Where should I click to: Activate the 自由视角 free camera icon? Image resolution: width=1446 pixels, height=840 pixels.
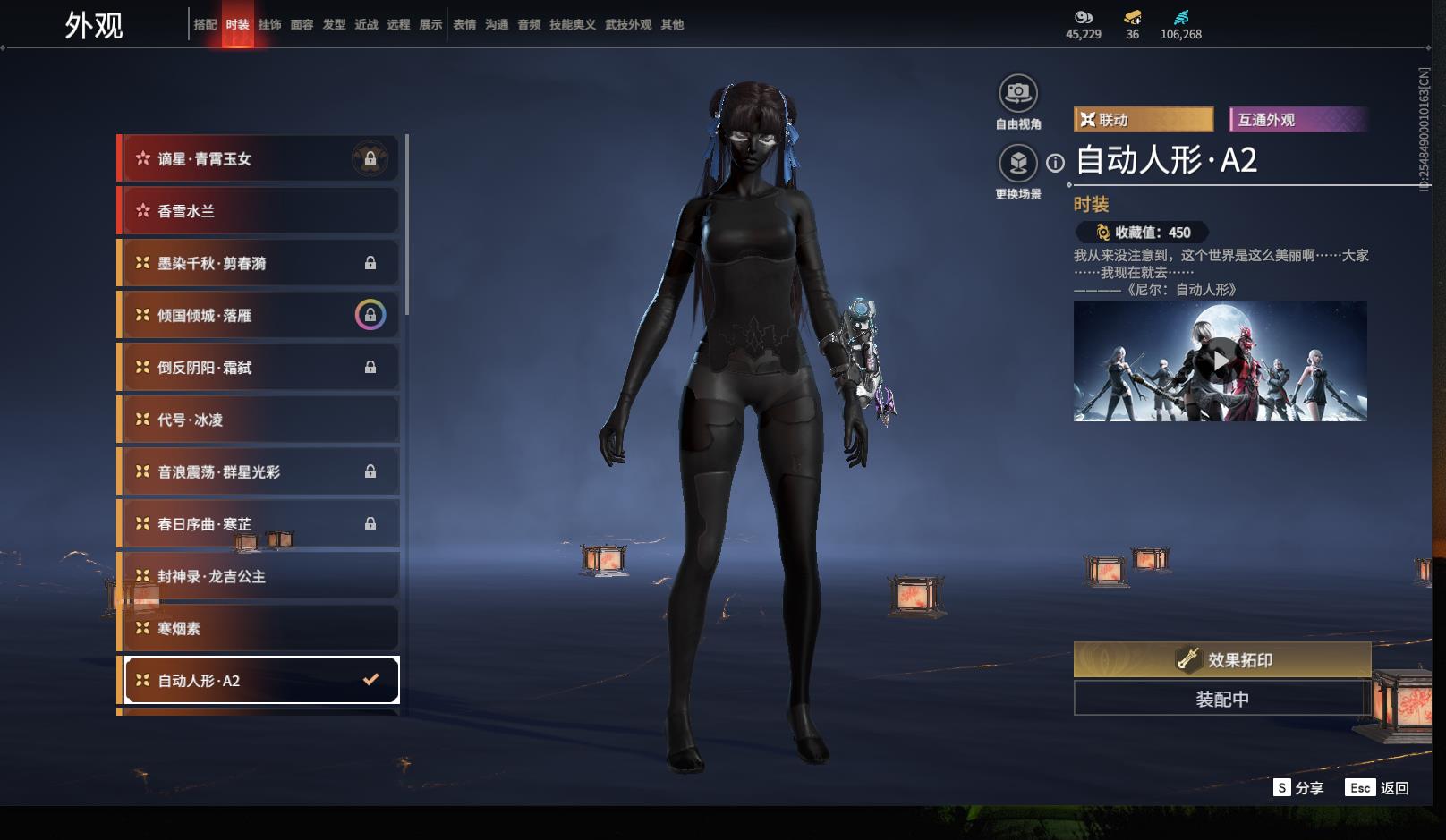[1018, 93]
